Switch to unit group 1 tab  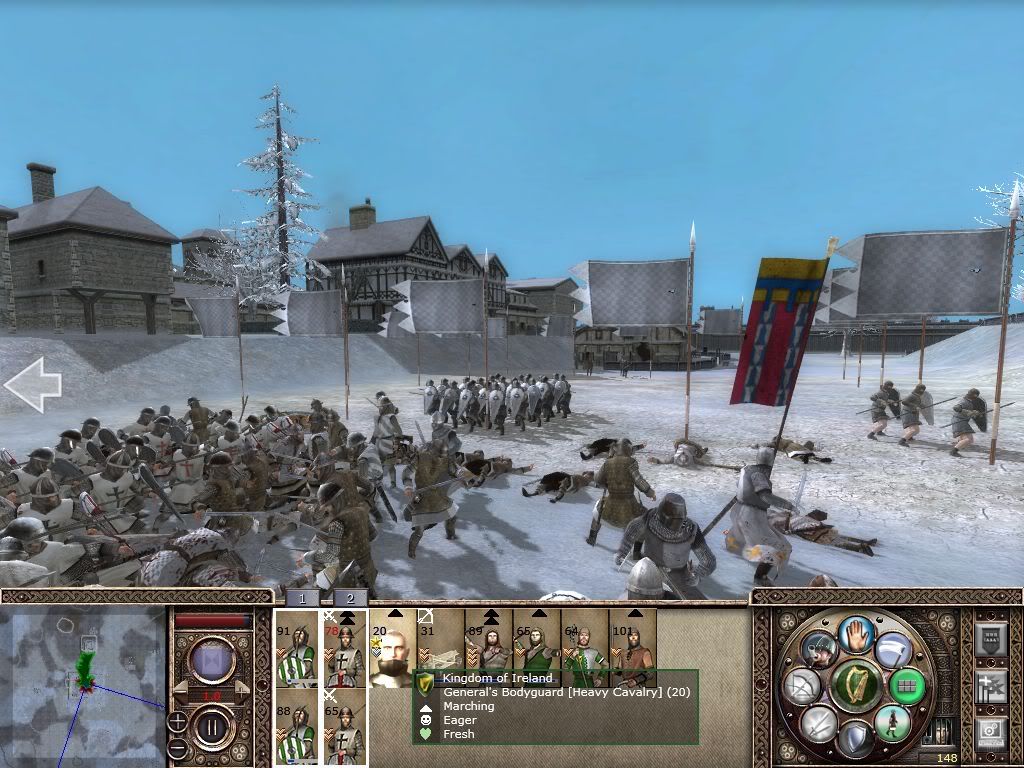coord(302,598)
